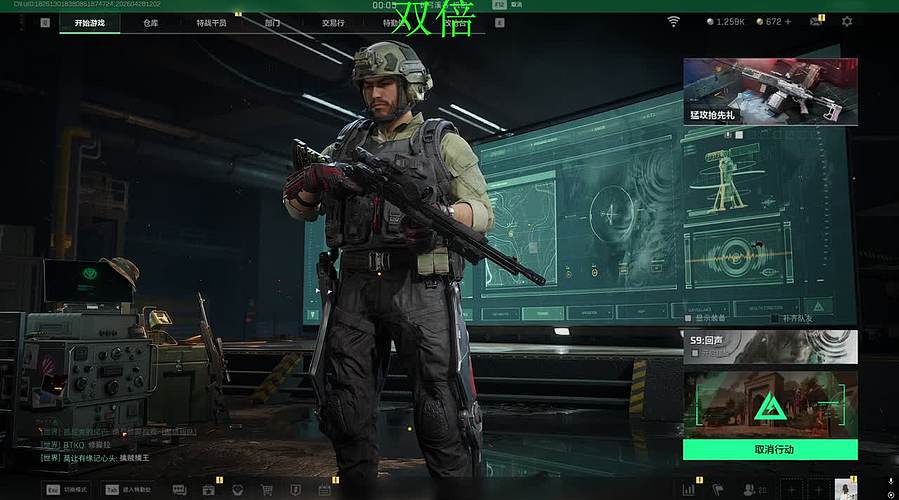Viewport: 899px width, 500px height.
Task: Open the 仓库 warehouse tab
Action: pyautogui.click(x=151, y=22)
